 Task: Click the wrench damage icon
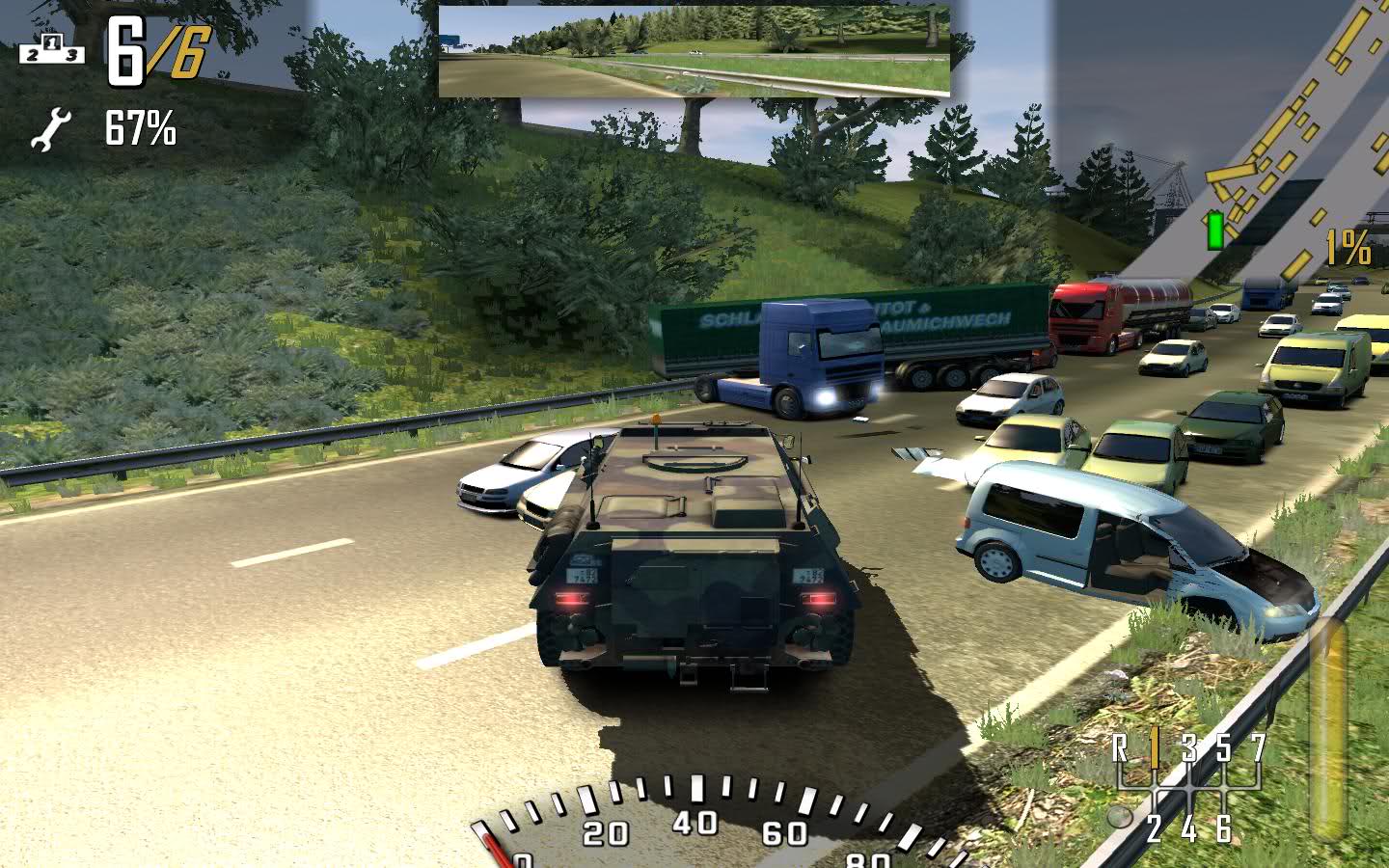click(x=50, y=130)
